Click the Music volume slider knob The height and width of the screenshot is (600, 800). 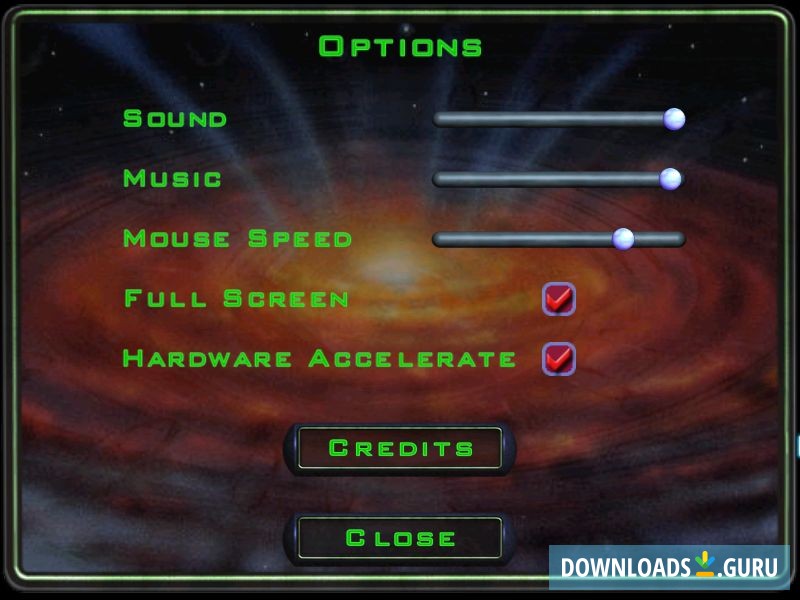point(670,179)
